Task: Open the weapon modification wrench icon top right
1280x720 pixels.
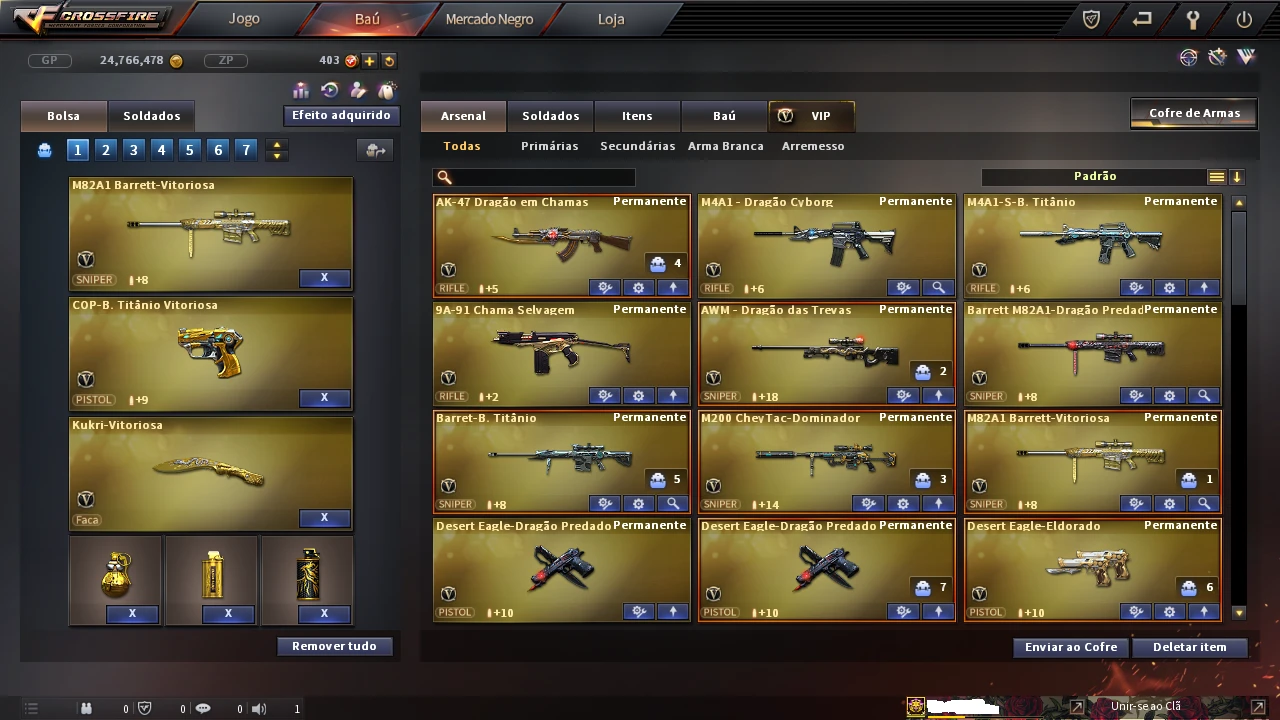Action: 1217,57
